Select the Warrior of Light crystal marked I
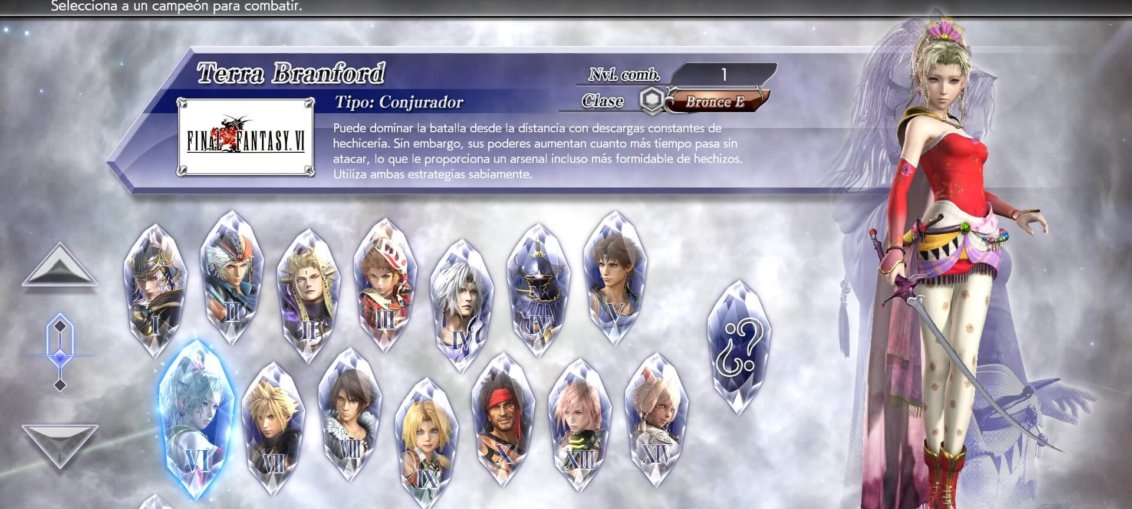 point(154,288)
